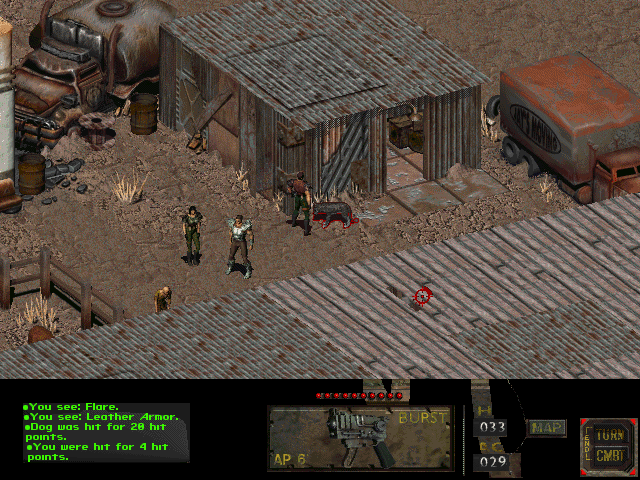End your turn with the TURN button
This screenshot has width=640, height=480.
(608, 436)
